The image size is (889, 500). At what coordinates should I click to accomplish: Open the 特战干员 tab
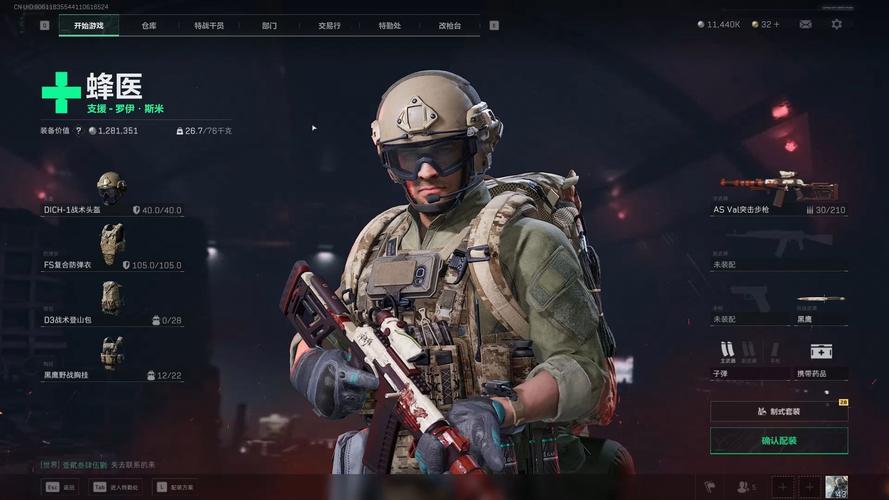pos(209,25)
